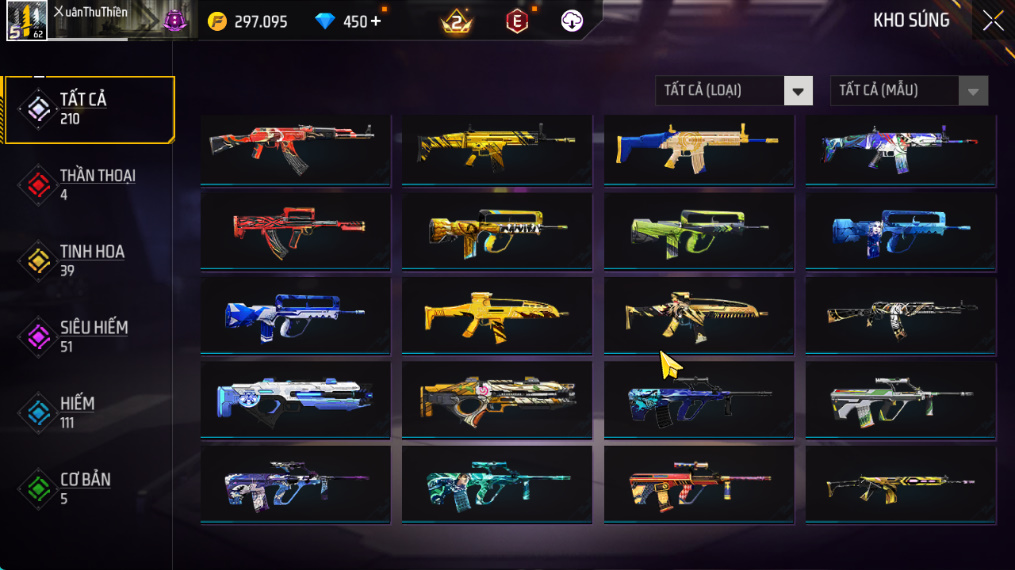
Task: Open the cloud download icon
Action: [x=572, y=21]
